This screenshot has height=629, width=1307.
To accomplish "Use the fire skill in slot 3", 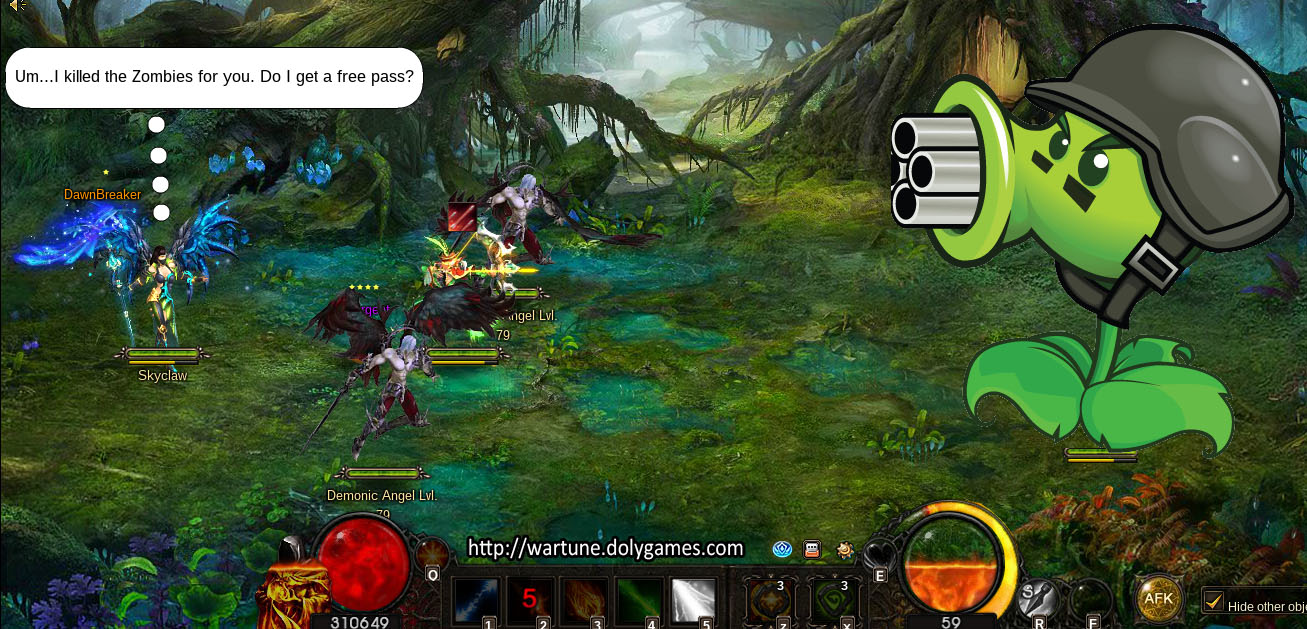I will pos(584,599).
